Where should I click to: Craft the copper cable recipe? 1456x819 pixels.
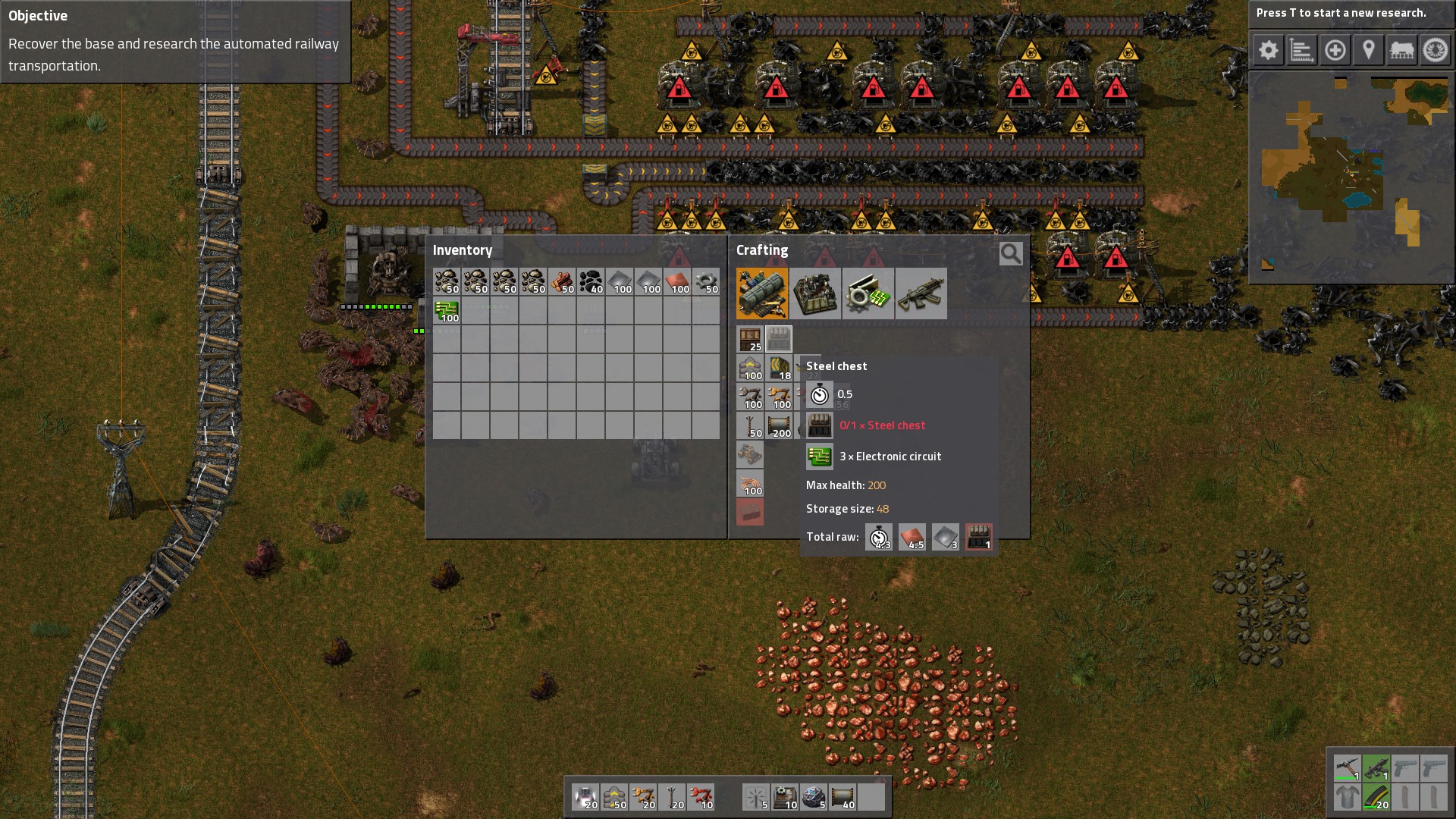[750, 484]
